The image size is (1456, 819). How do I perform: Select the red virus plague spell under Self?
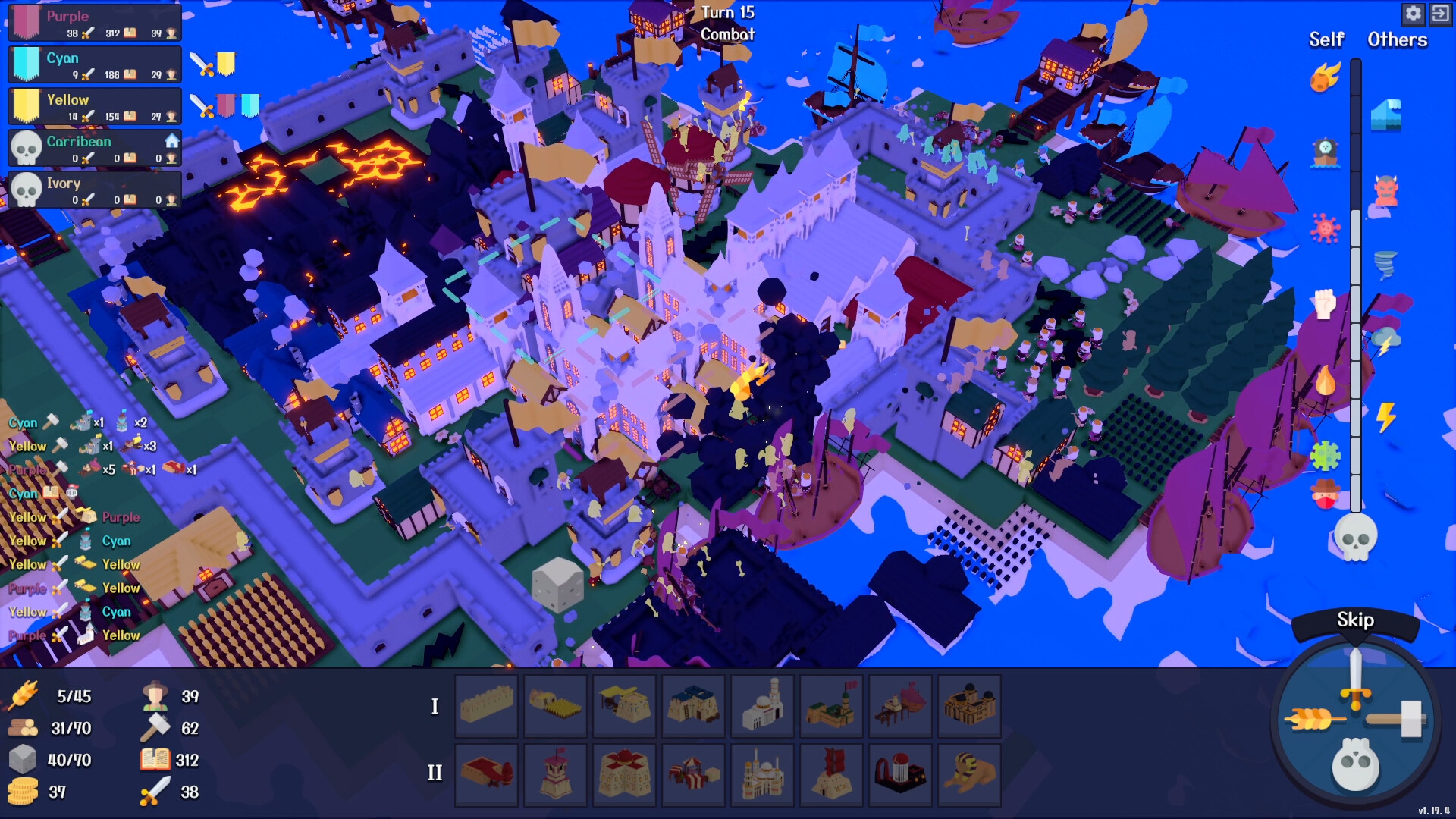(1326, 227)
